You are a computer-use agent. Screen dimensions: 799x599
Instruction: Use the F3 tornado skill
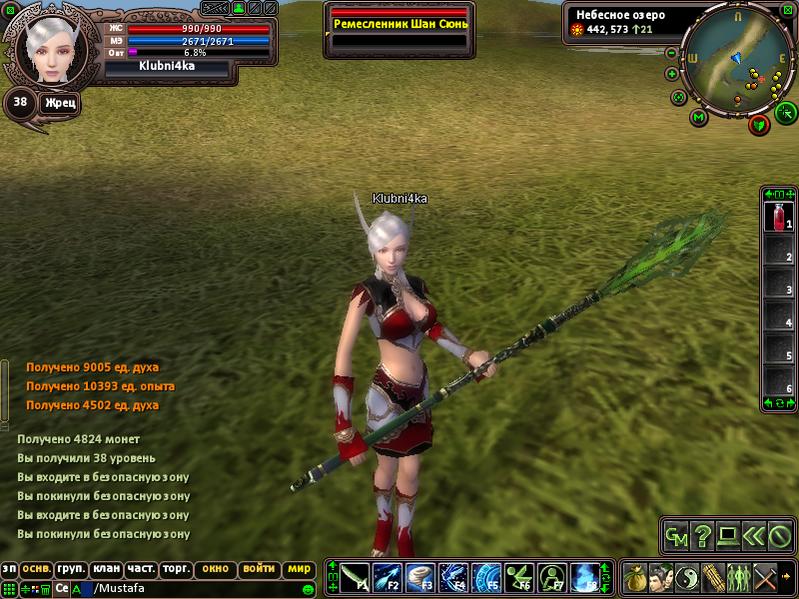tap(419, 577)
